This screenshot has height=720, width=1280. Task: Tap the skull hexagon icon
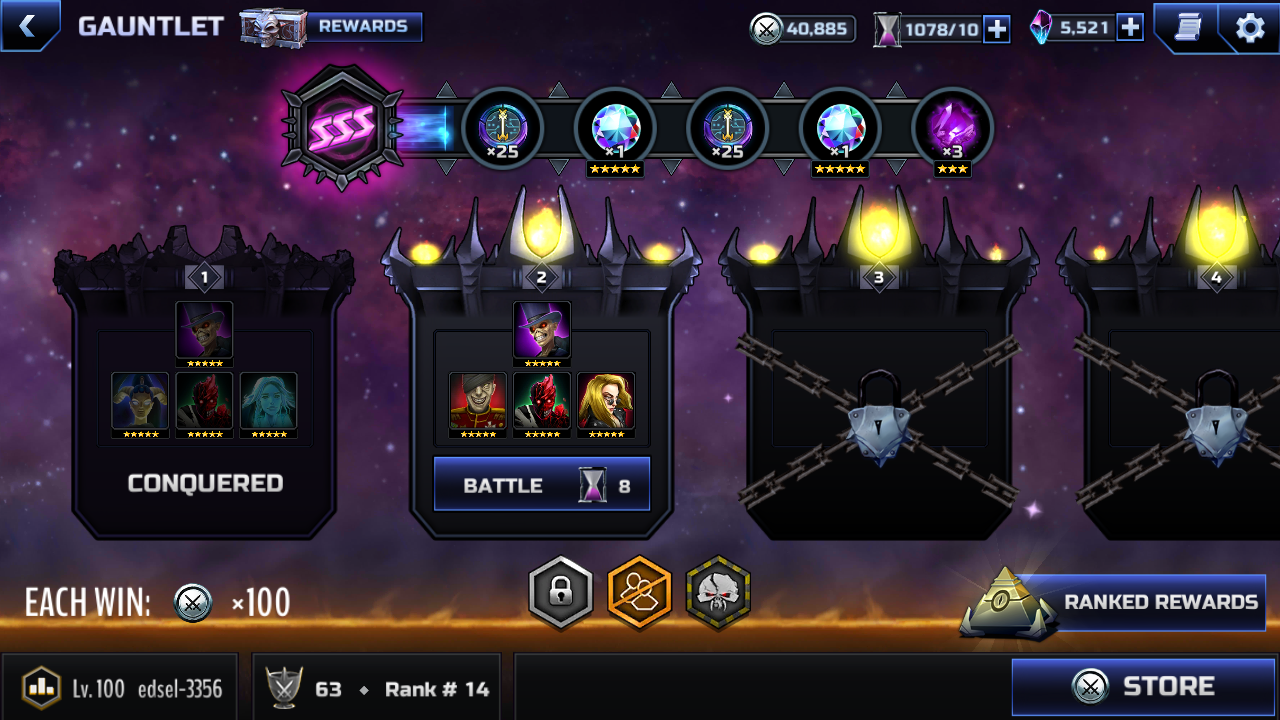pyautogui.click(x=718, y=593)
